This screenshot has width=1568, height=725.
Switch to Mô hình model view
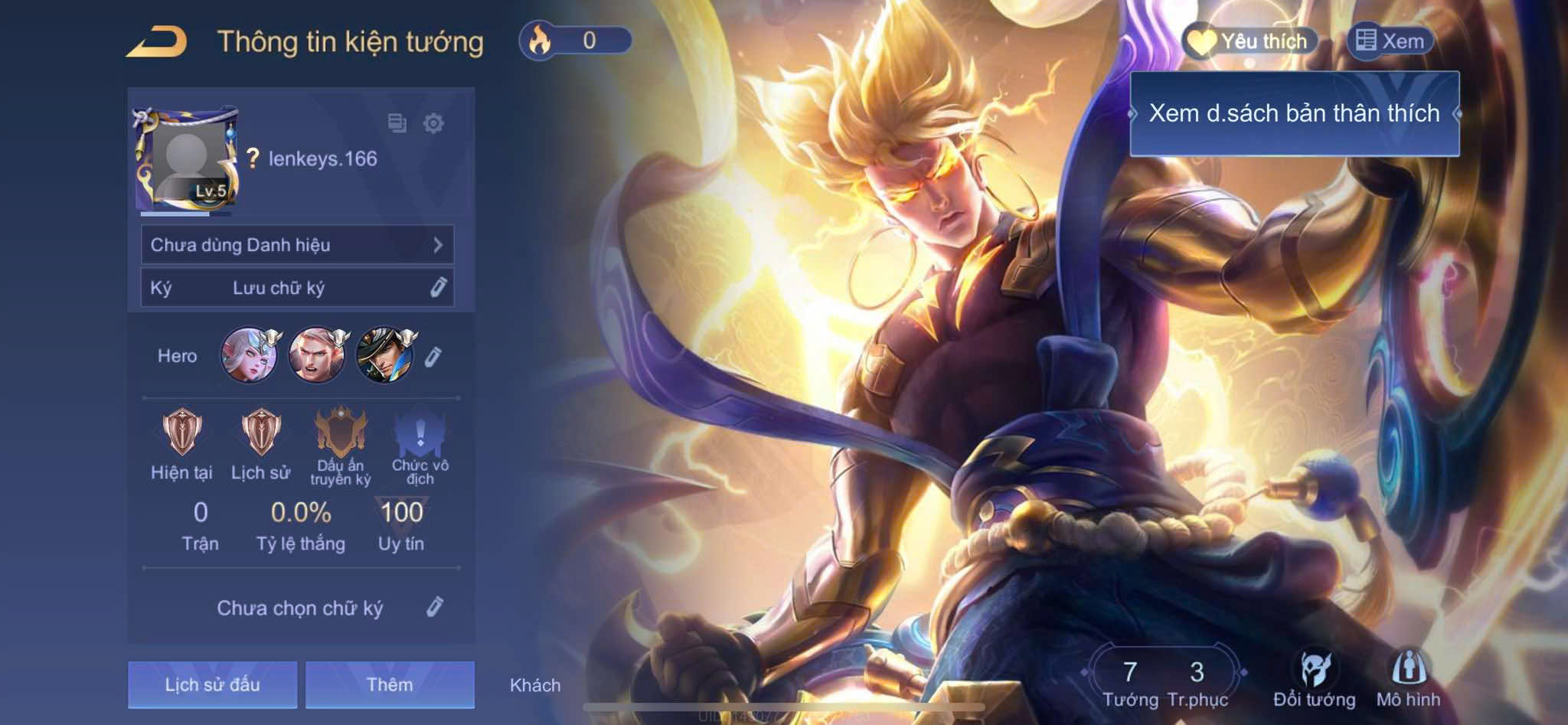click(x=1408, y=678)
